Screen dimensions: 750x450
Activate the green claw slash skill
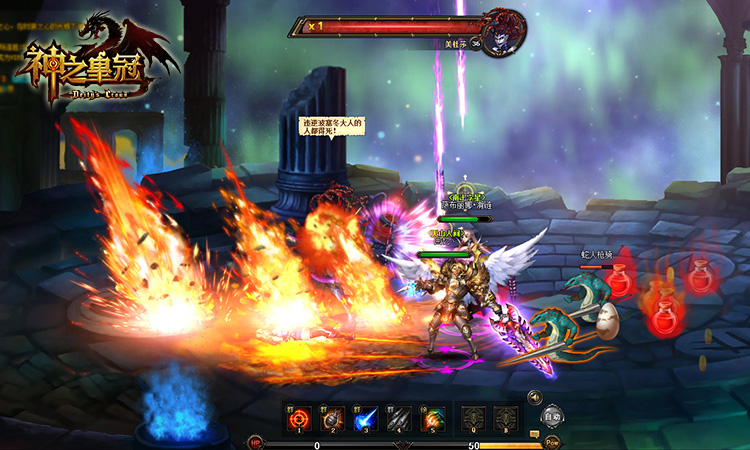[x=433, y=419]
